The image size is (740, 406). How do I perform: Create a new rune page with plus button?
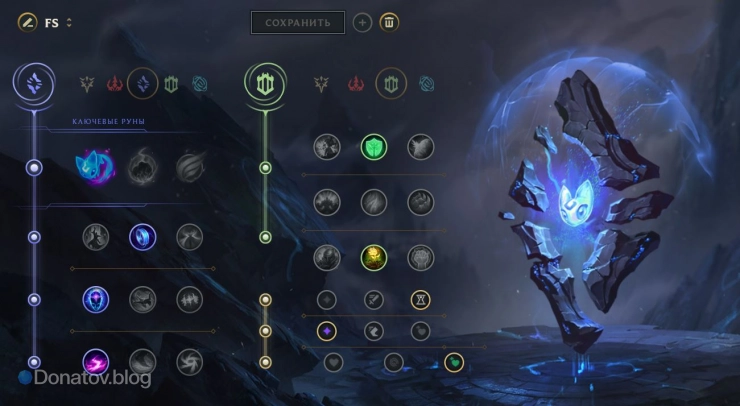[x=363, y=22]
